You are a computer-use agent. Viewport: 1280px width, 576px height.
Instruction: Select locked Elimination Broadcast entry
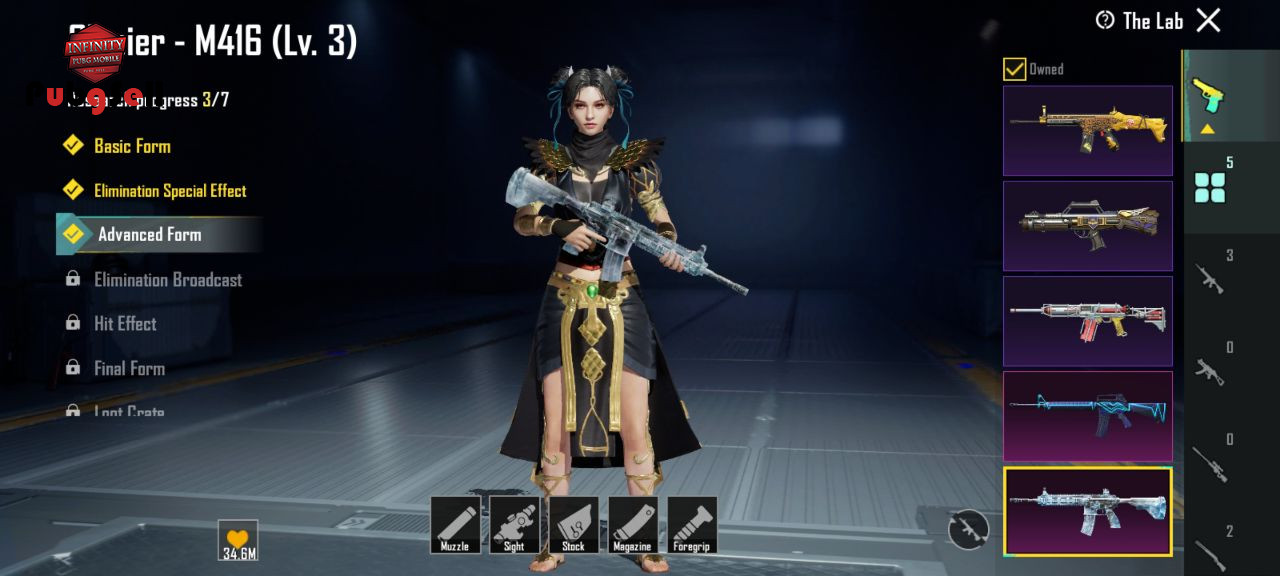(167, 280)
